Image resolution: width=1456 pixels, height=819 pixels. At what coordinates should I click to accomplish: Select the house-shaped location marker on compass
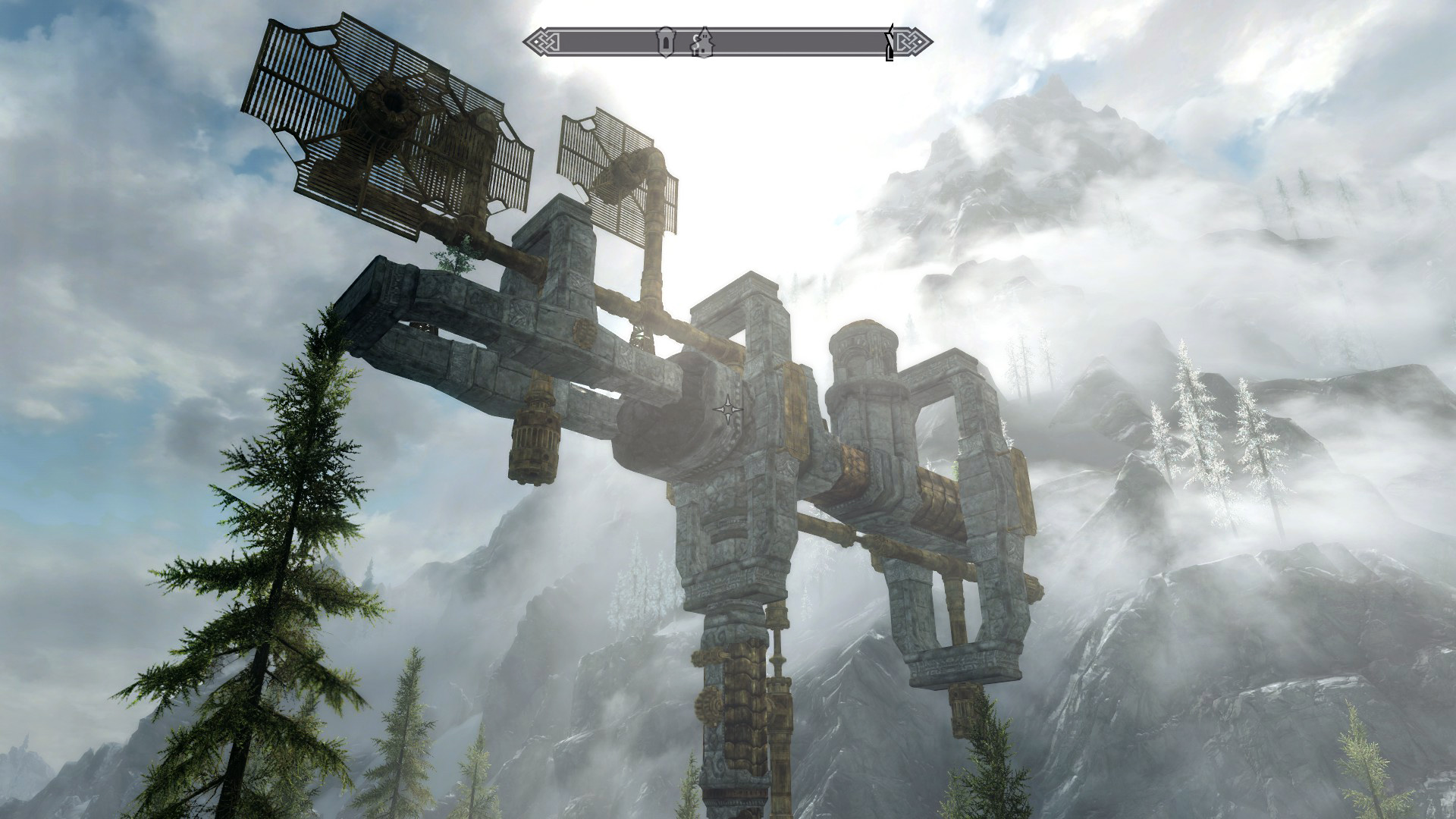(x=702, y=42)
